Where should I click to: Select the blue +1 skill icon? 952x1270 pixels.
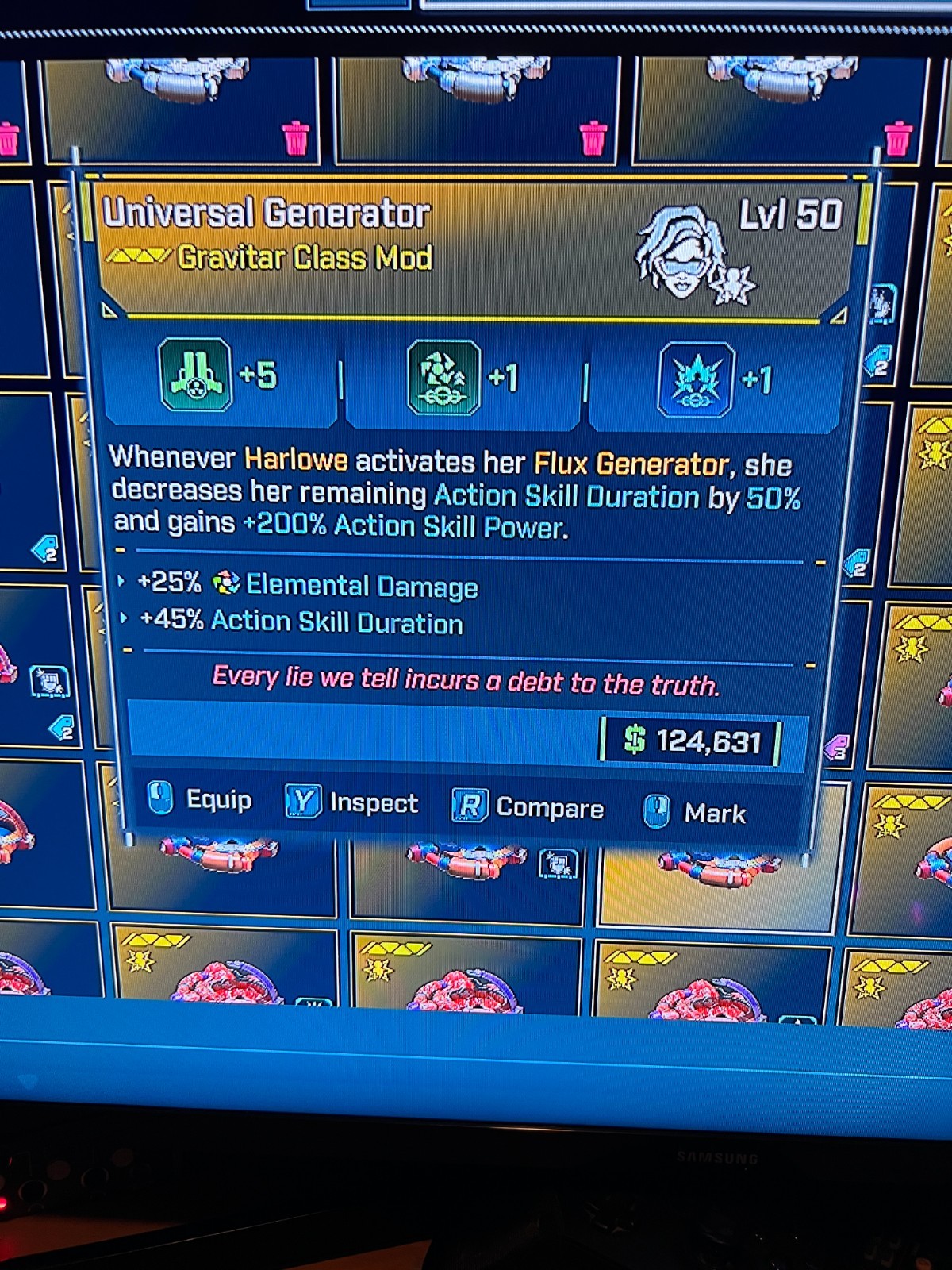coord(696,380)
